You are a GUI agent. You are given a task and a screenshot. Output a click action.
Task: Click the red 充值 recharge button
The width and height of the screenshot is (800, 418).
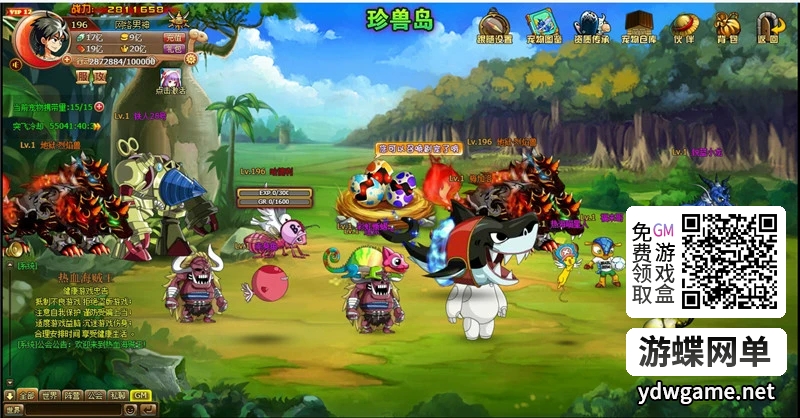[x=175, y=37]
